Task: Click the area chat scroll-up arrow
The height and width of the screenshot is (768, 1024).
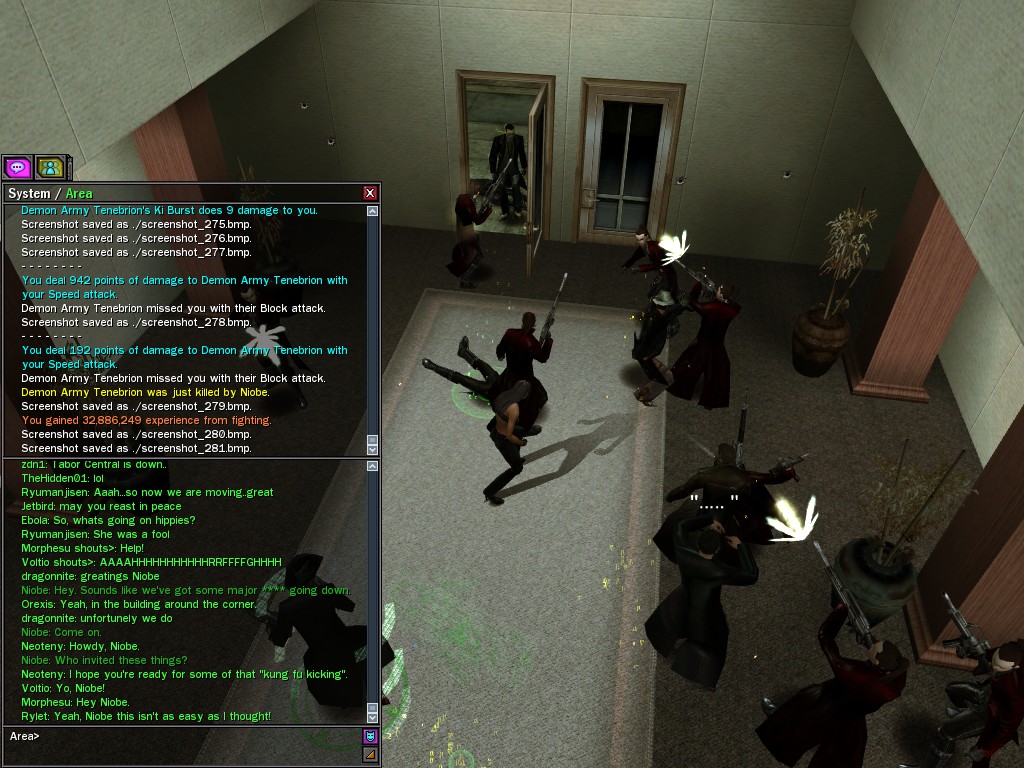Action: pos(373,467)
